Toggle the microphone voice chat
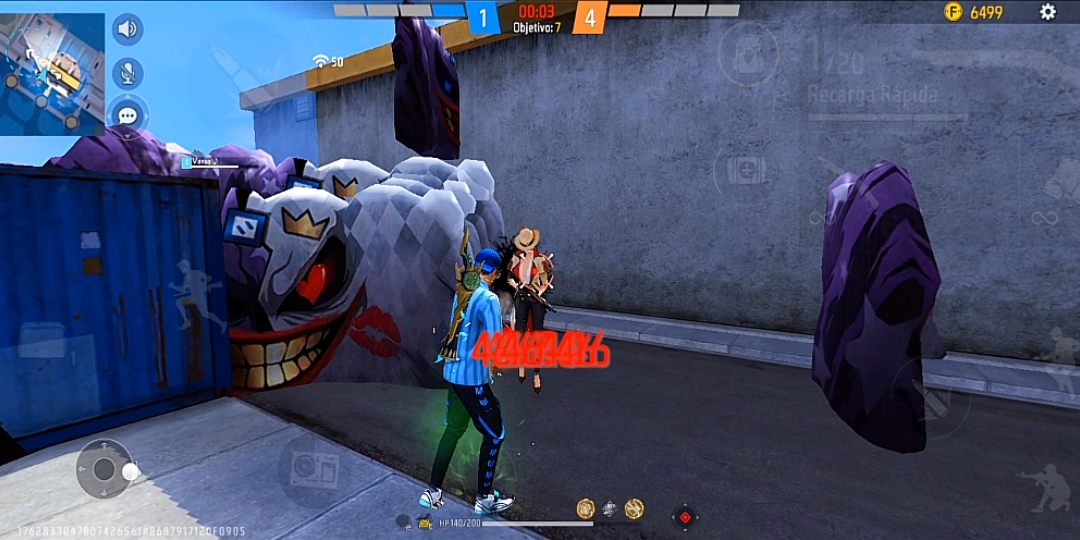This screenshot has width=1080, height=540. [127, 72]
